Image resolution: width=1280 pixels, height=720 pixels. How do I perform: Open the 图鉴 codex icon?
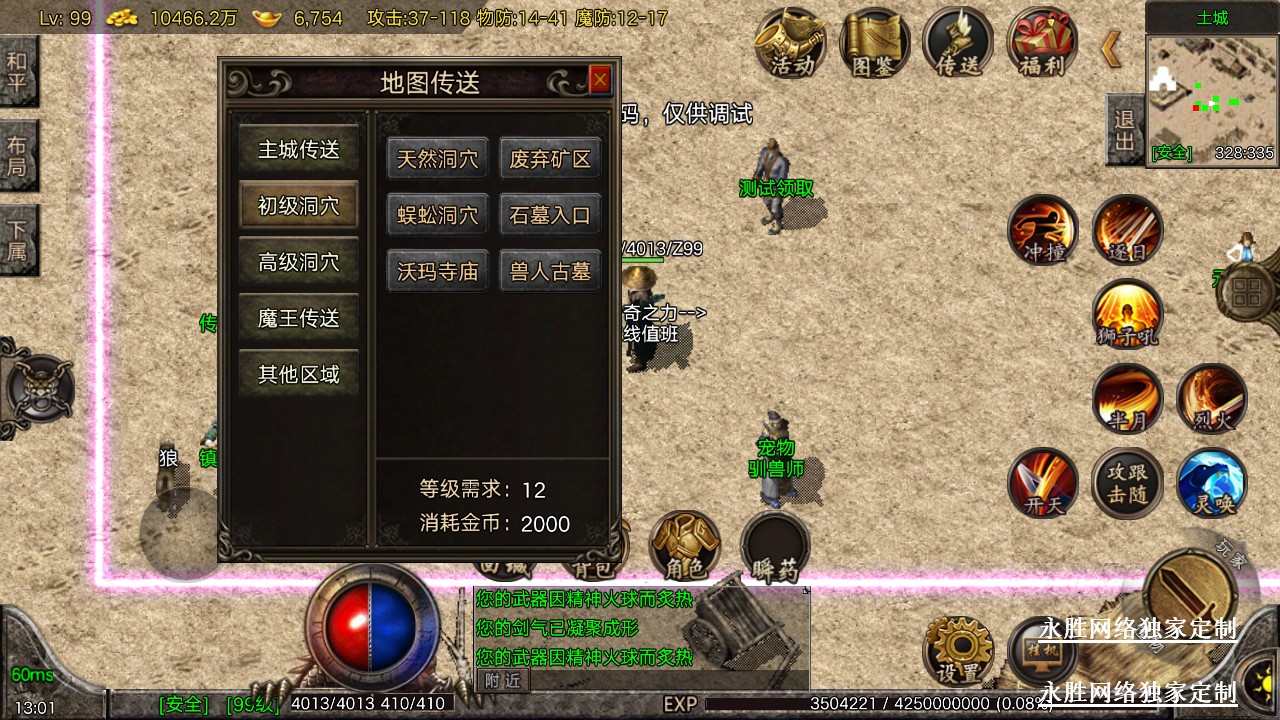click(874, 42)
